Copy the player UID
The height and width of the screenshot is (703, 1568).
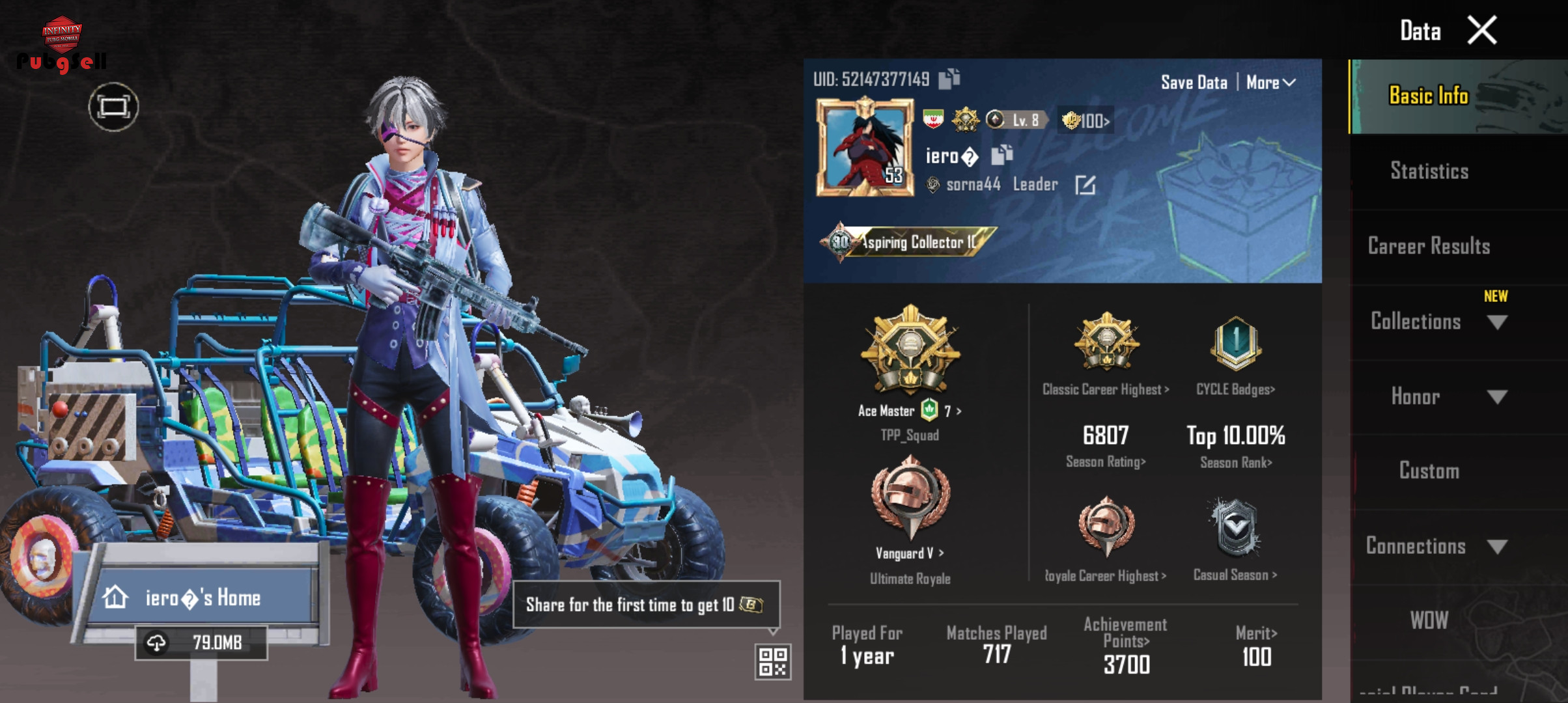coord(949,79)
